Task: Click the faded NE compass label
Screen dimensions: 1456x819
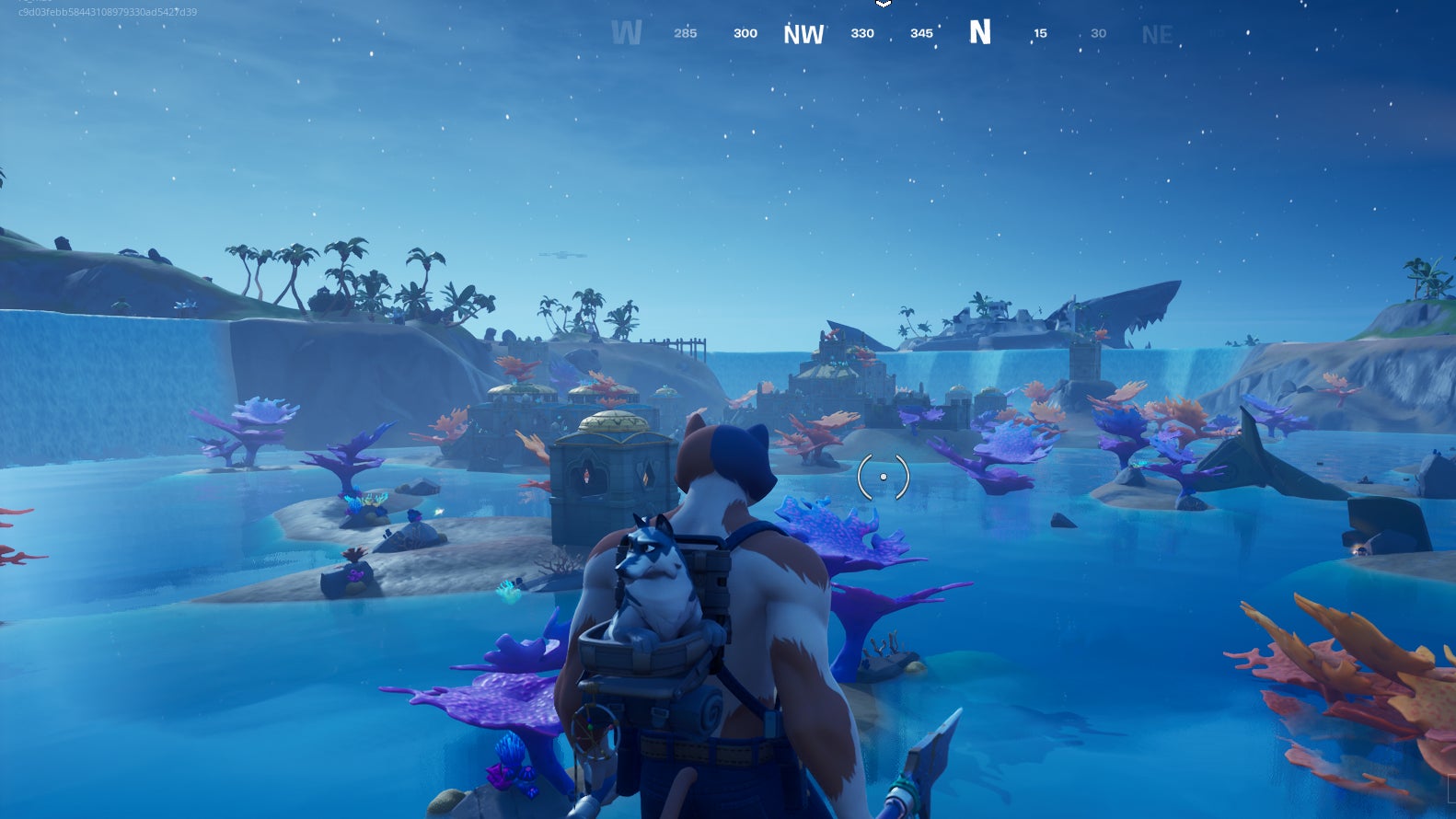Action: [1157, 35]
